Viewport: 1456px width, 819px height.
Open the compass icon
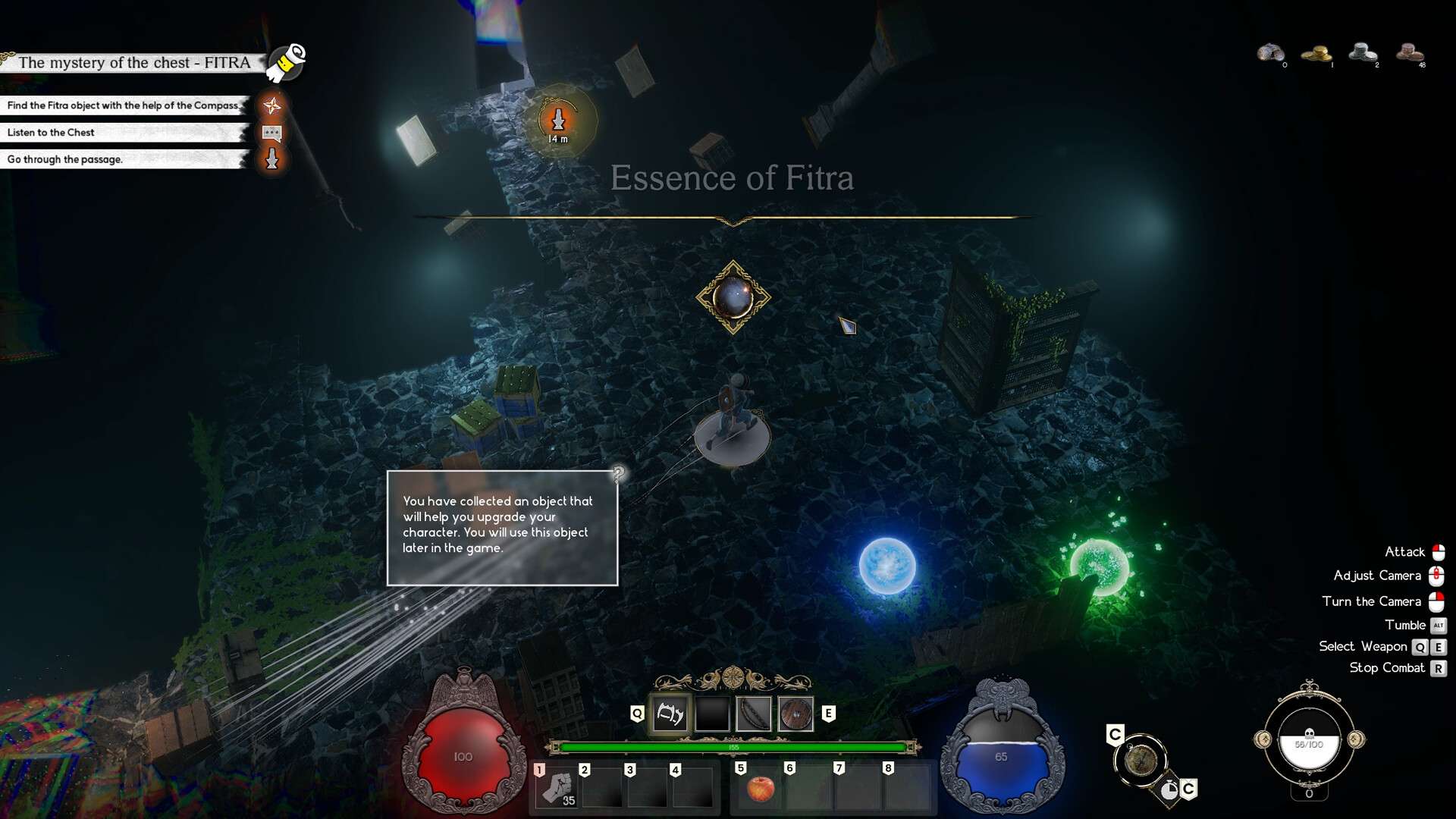1140,760
